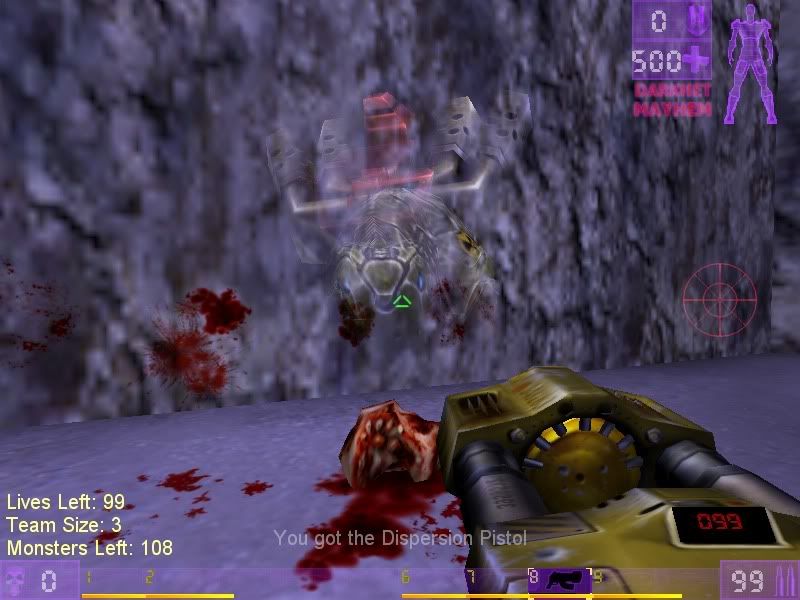The height and width of the screenshot is (600, 800).
Task: Pick weapon slot 7
Action: (496, 581)
